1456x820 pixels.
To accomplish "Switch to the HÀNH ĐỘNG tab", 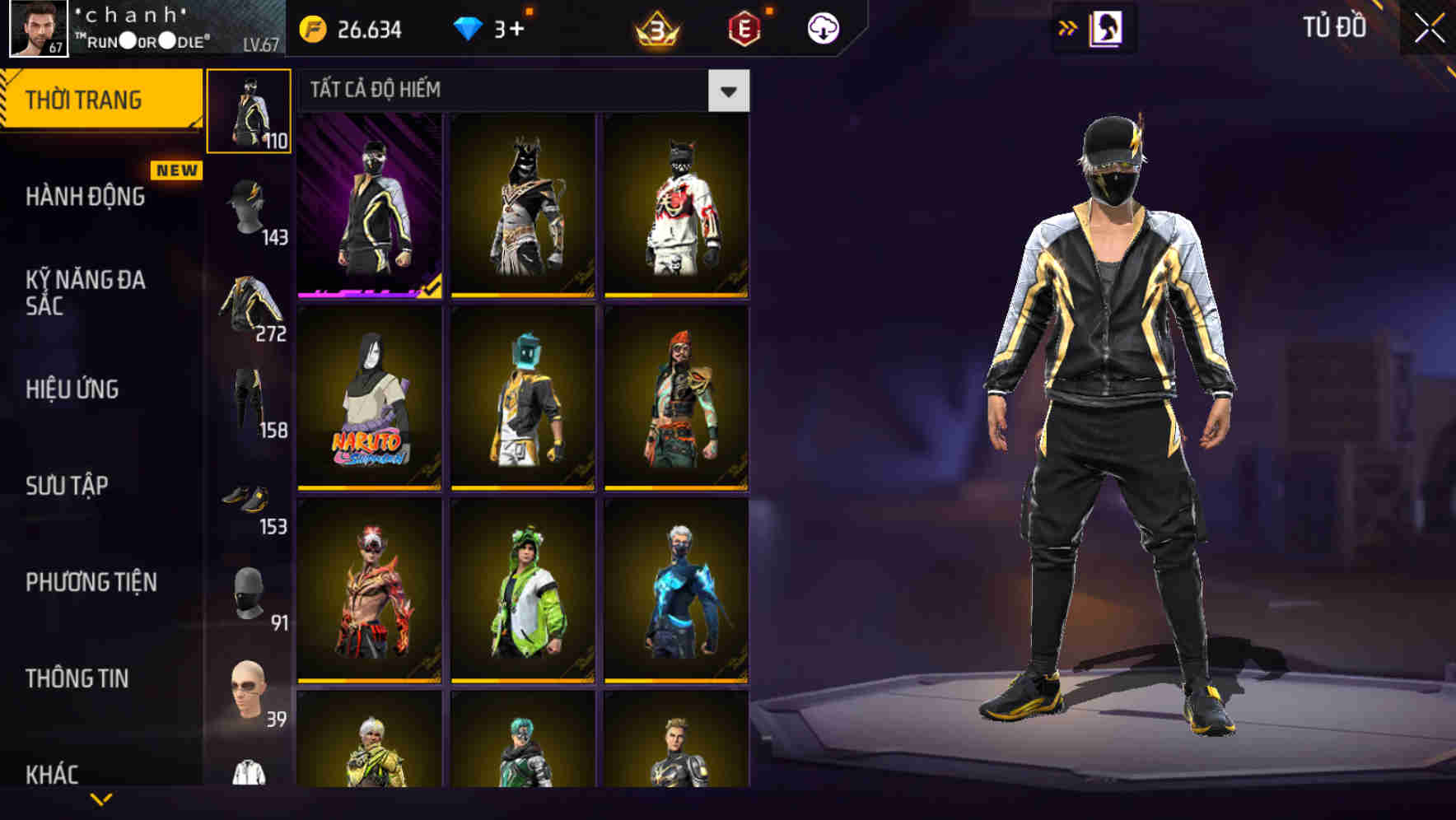I will click(x=85, y=198).
